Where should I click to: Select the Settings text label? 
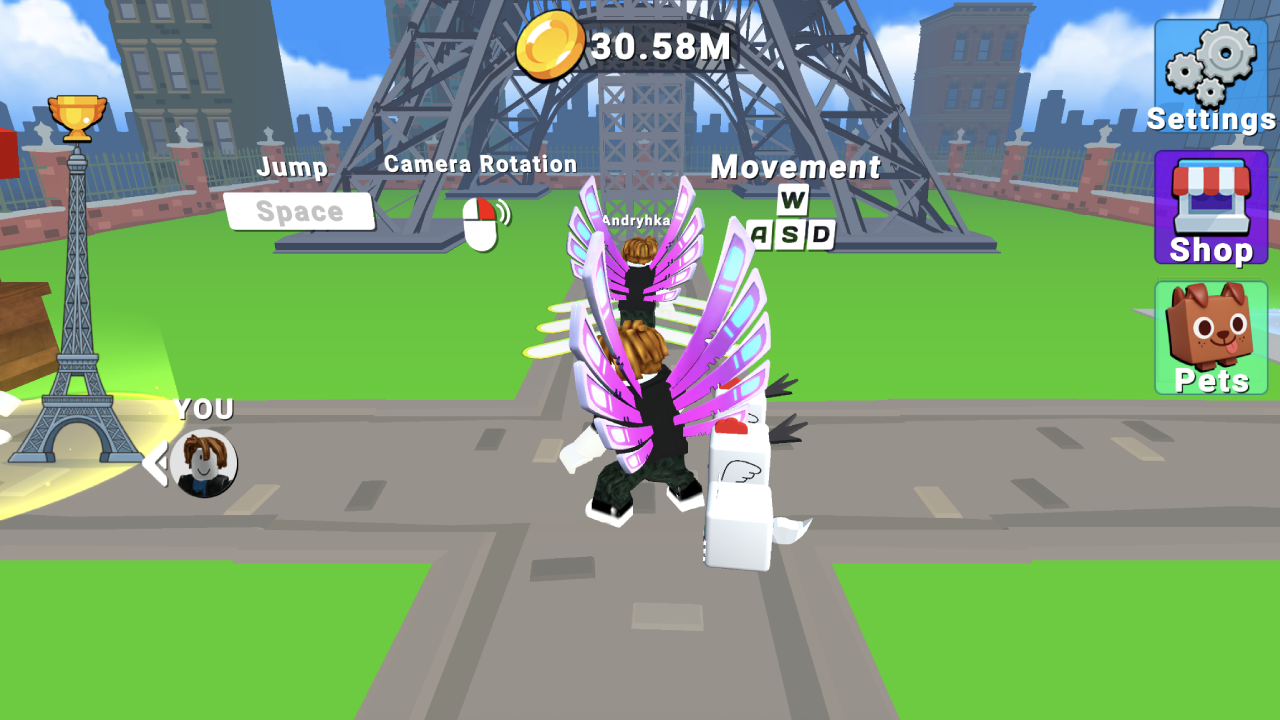pos(1210,118)
